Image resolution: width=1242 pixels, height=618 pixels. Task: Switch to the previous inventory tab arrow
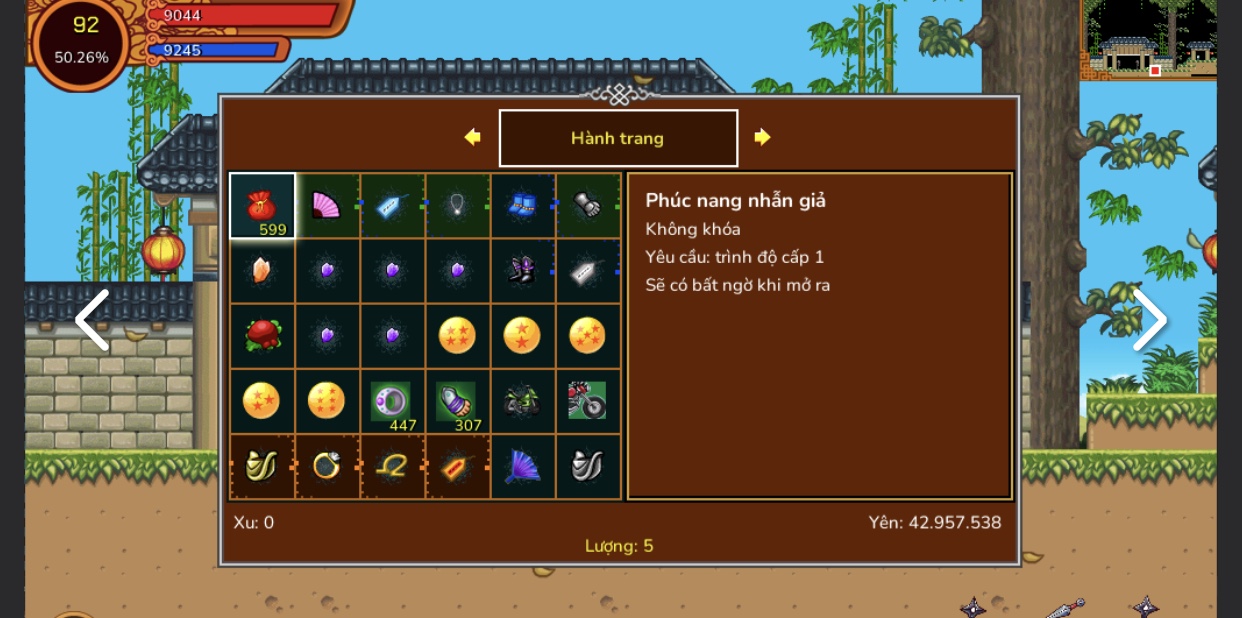click(473, 138)
